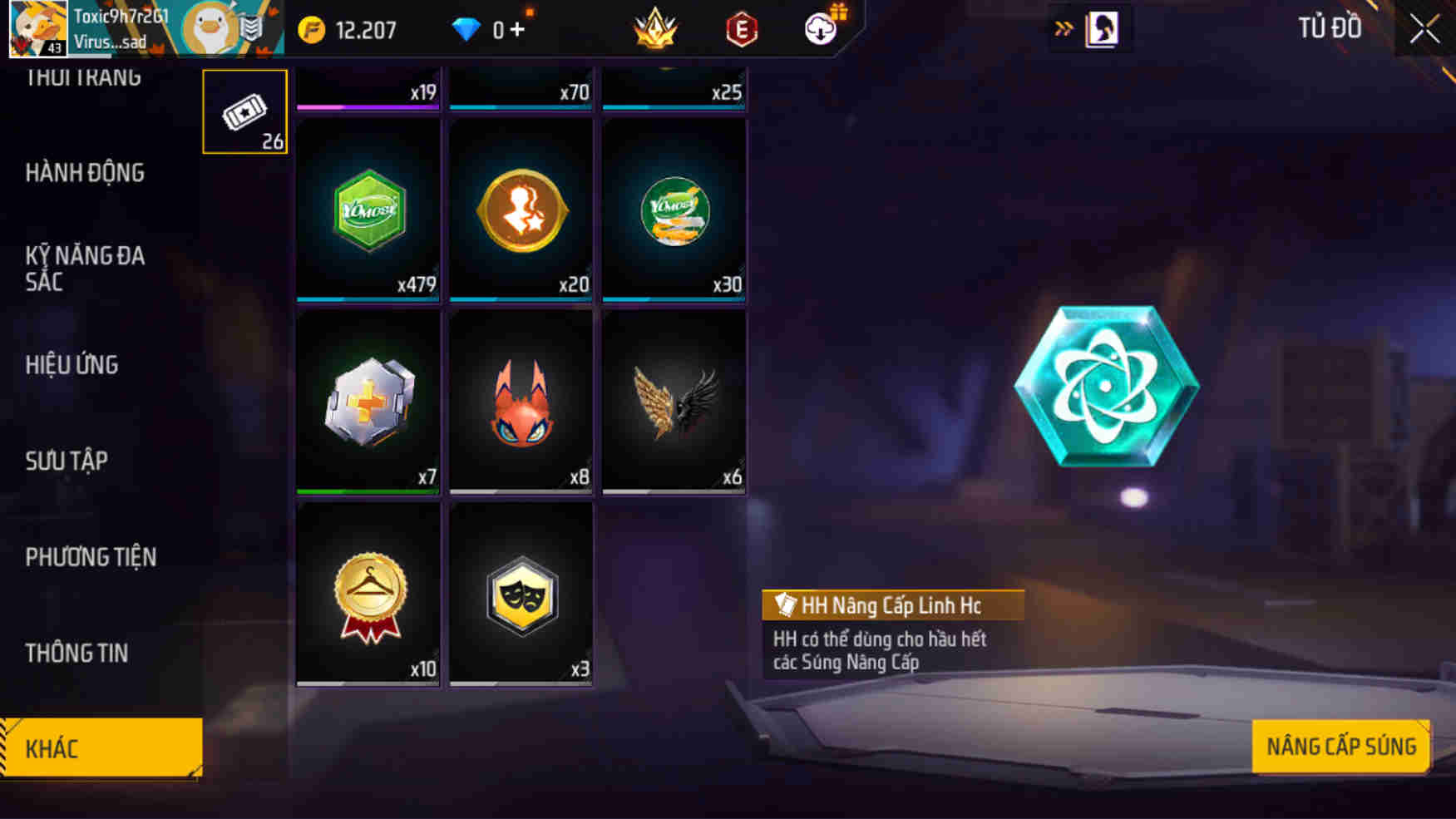
Task: Click the silver cross shield token x7
Action: pyautogui.click(x=367, y=402)
